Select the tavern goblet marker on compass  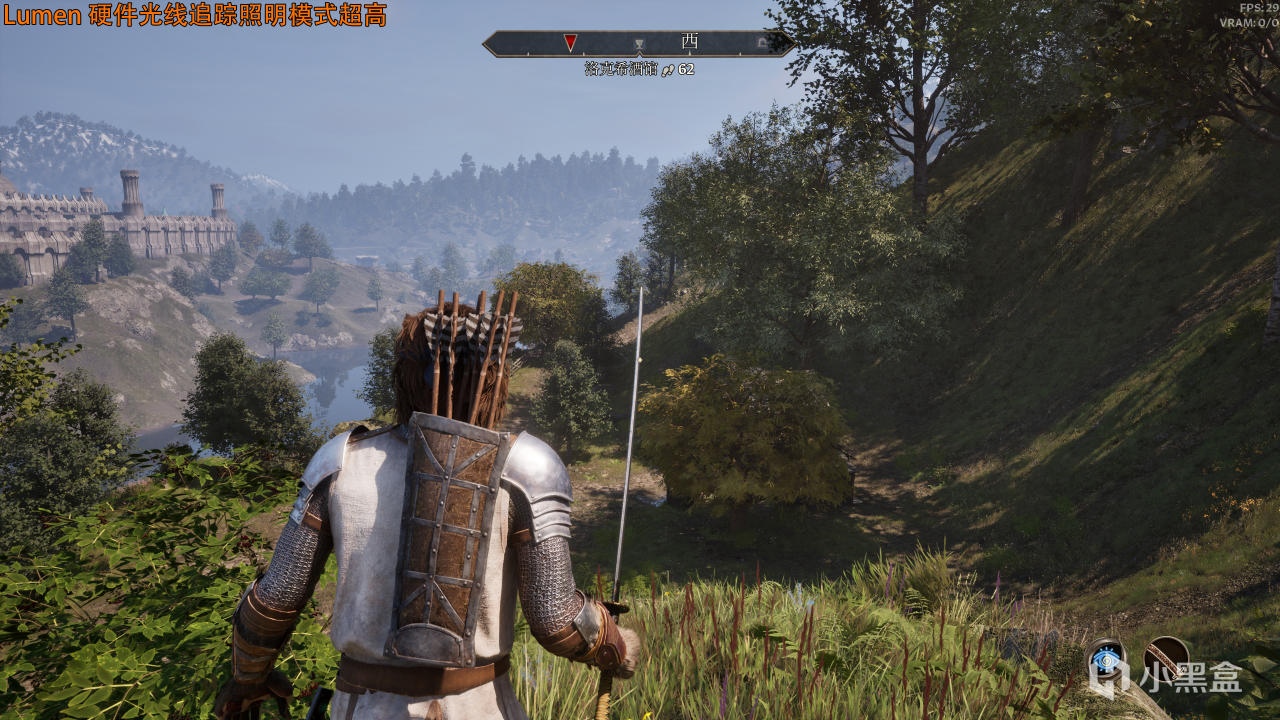pyautogui.click(x=639, y=44)
